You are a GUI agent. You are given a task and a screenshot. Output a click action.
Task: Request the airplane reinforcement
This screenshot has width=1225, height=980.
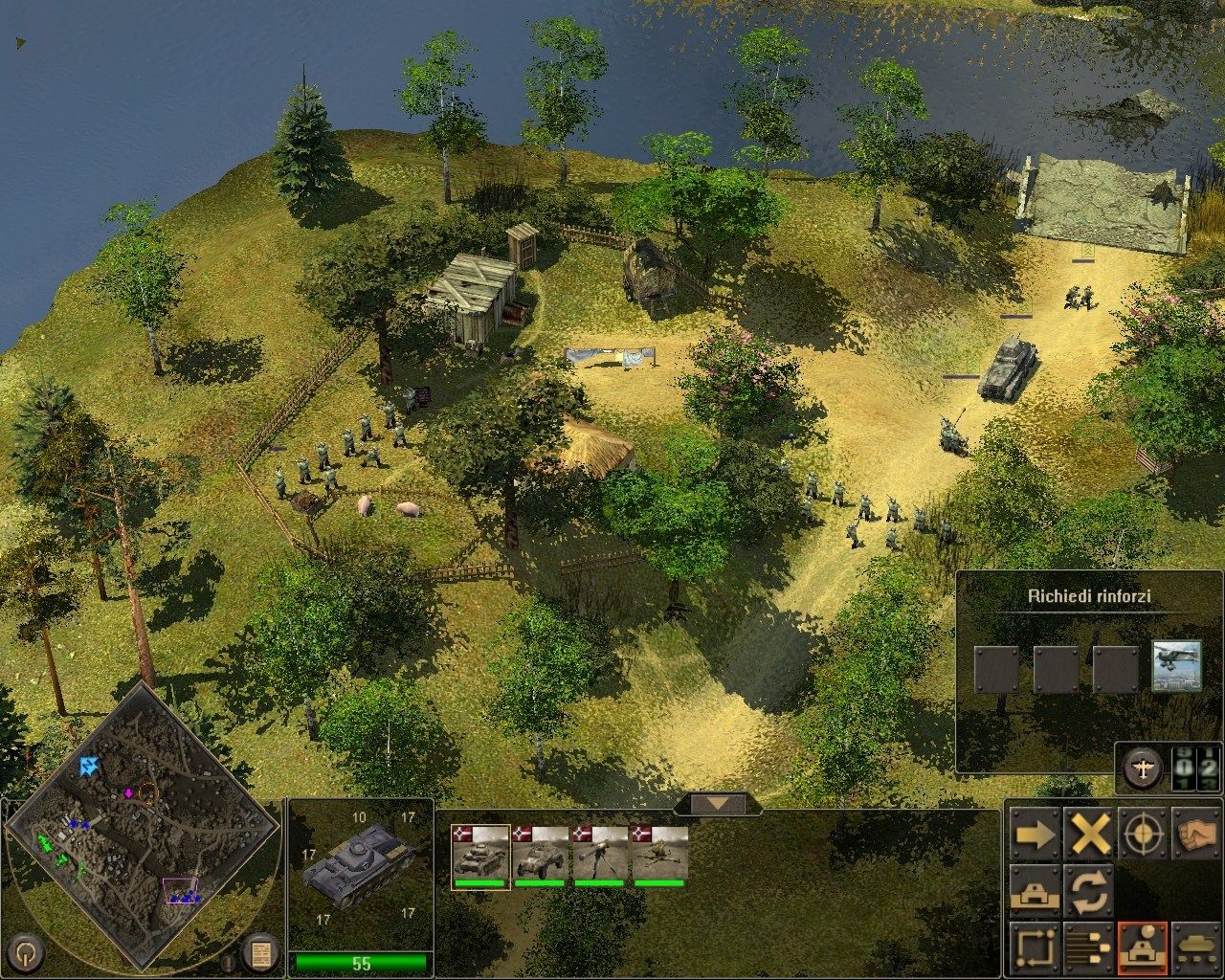1176,666
